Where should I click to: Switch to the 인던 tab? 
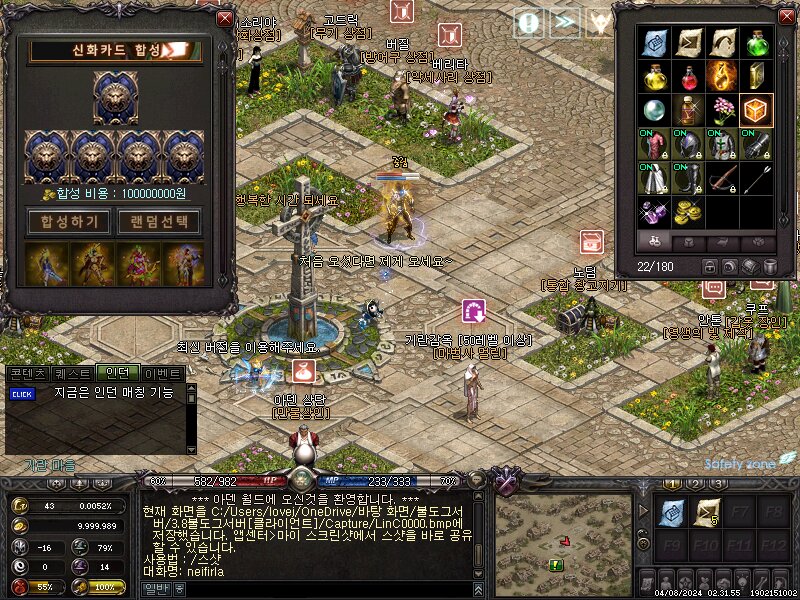[118, 373]
